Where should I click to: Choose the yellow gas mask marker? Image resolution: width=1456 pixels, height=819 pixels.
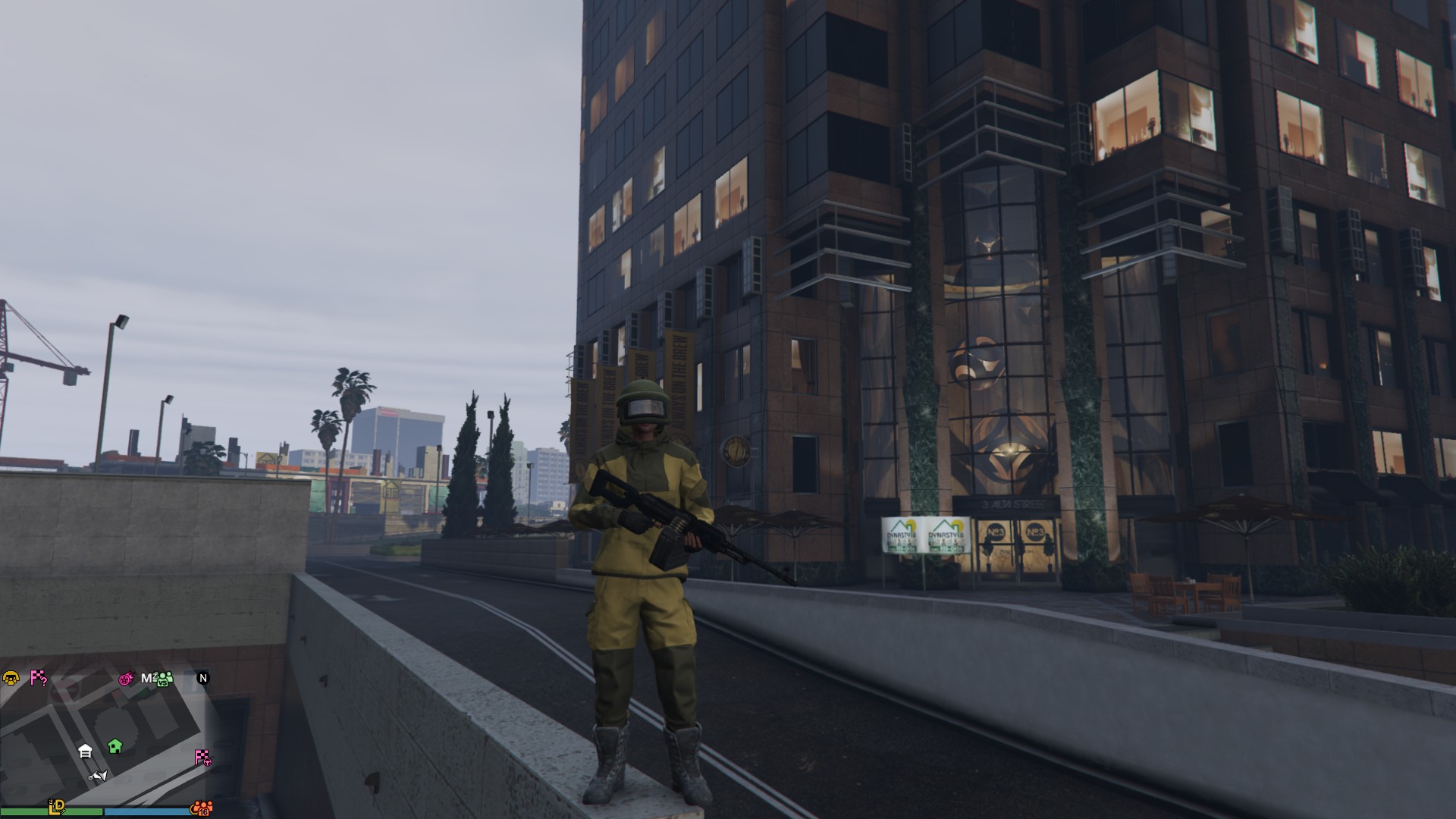(11, 679)
